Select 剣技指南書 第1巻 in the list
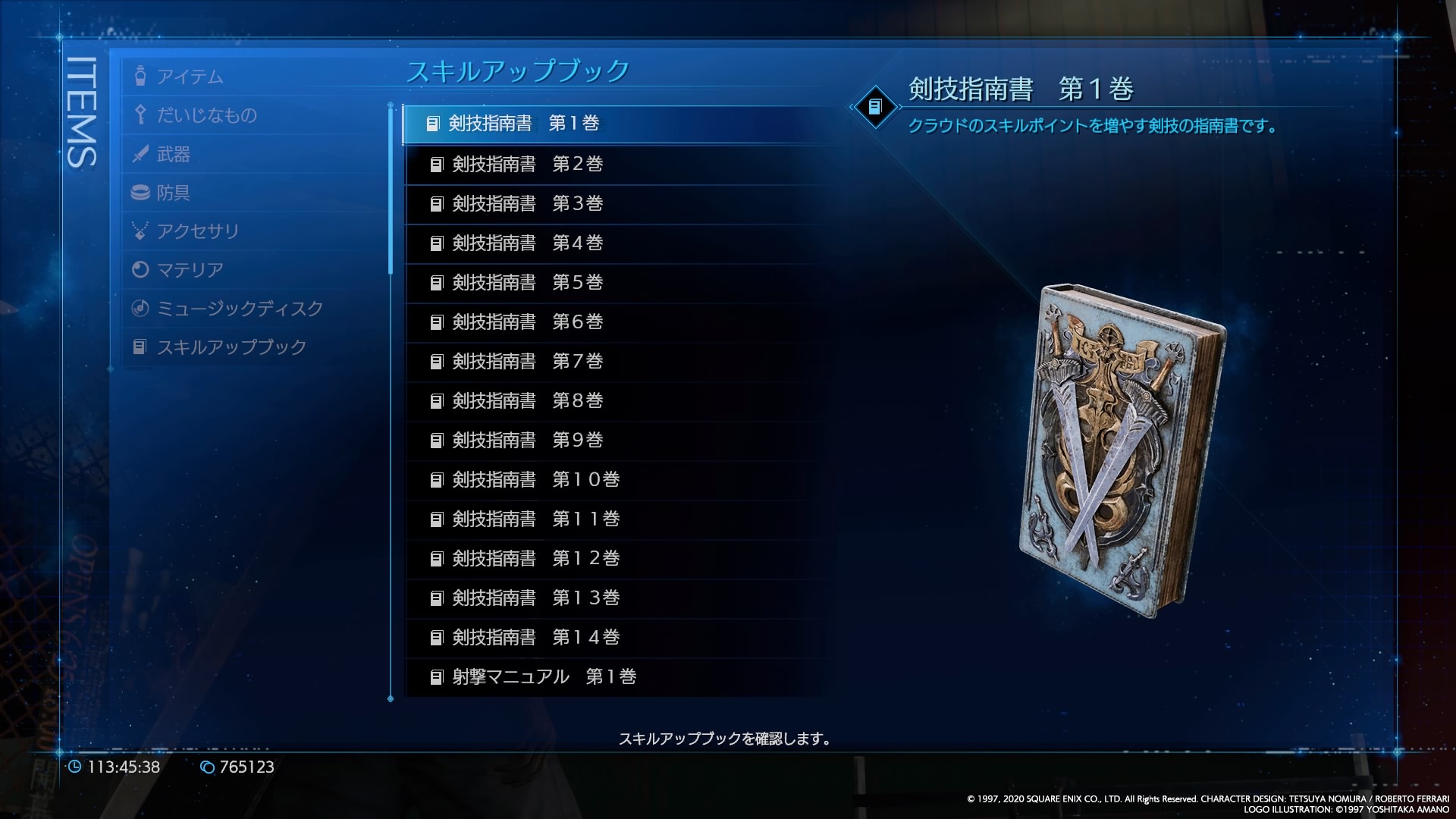This screenshot has height=819, width=1456. 523,124
